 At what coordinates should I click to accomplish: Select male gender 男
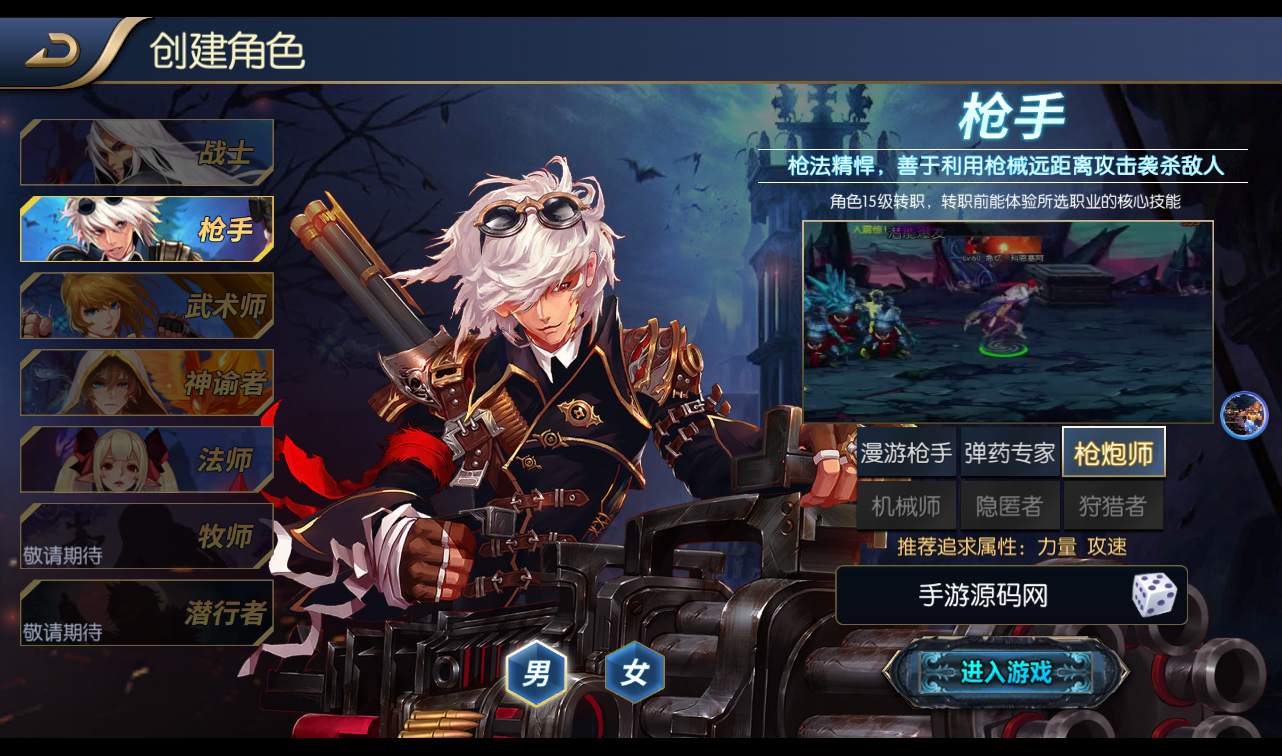(536, 673)
